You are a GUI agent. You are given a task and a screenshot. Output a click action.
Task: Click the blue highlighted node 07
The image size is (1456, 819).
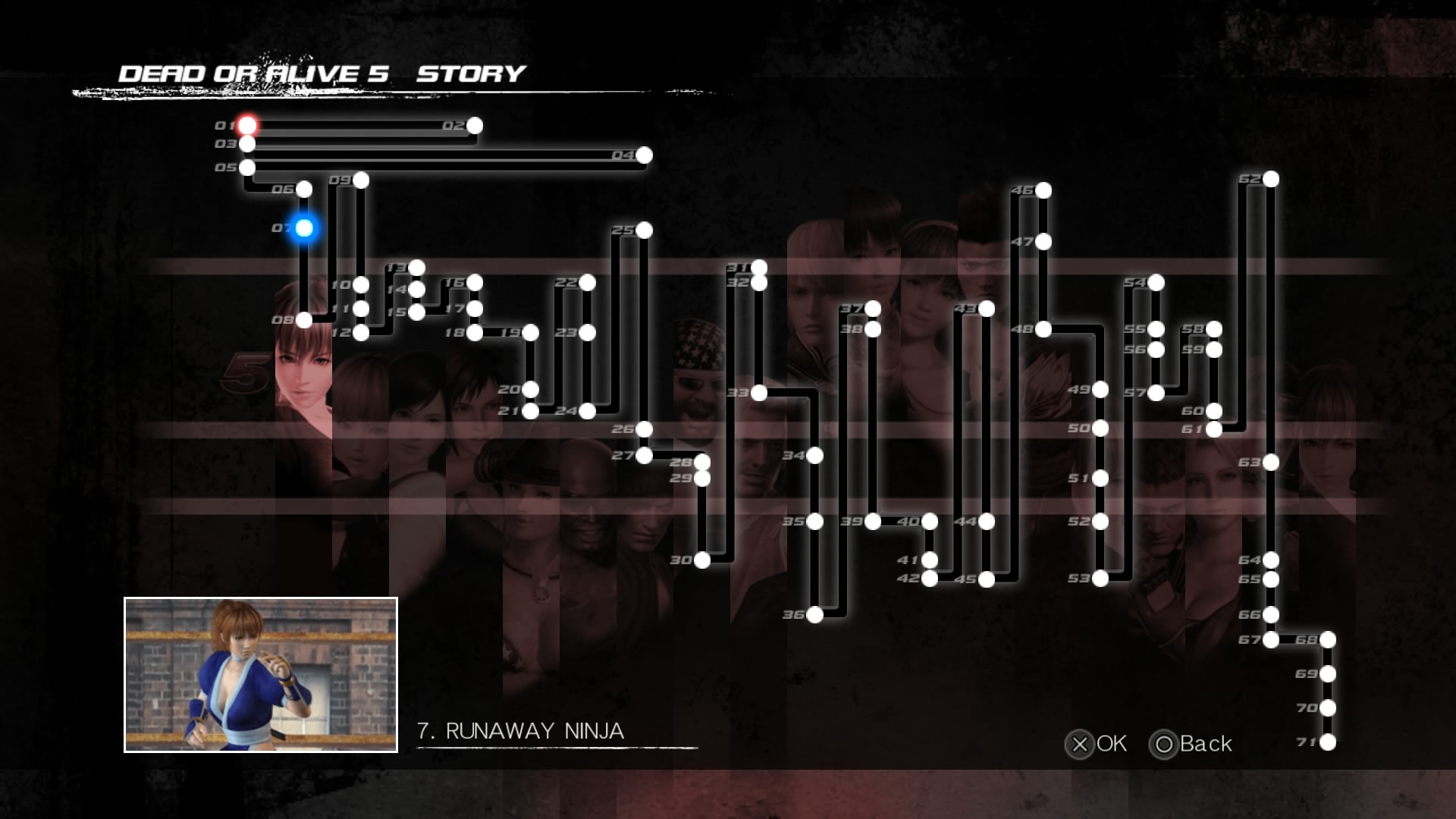click(305, 226)
